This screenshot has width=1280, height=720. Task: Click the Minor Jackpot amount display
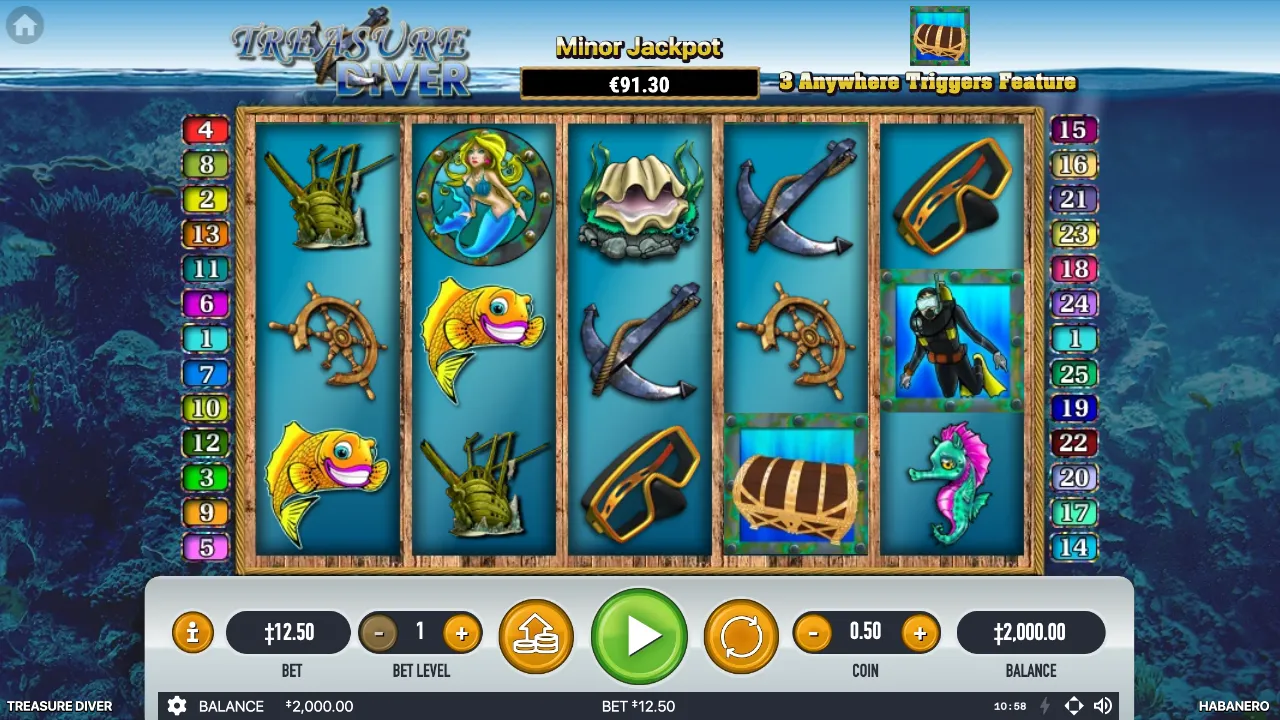[638, 83]
